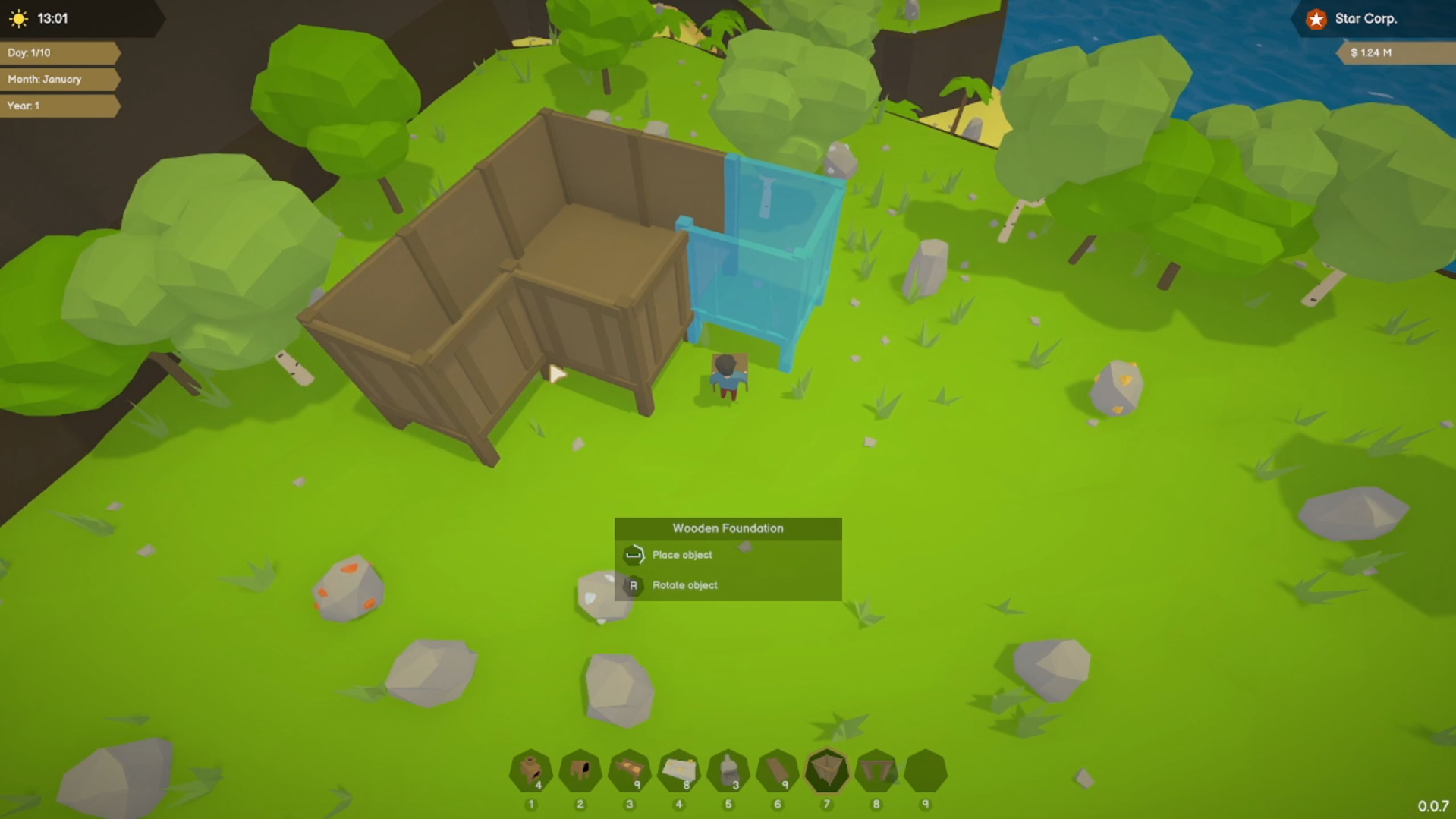Click the R rotate key hint icon
The width and height of the screenshot is (1456, 819).
[633, 585]
